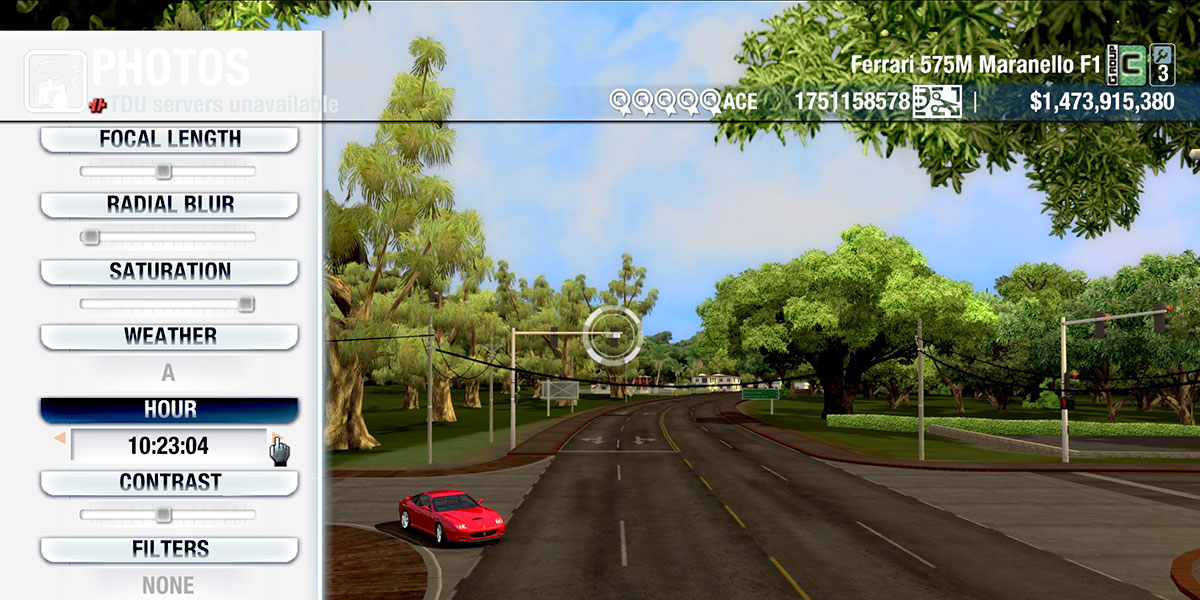This screenshot has height=600, width=1200.
Task: Increase the hour with the right arrow
Action: (x=274, y=439)
